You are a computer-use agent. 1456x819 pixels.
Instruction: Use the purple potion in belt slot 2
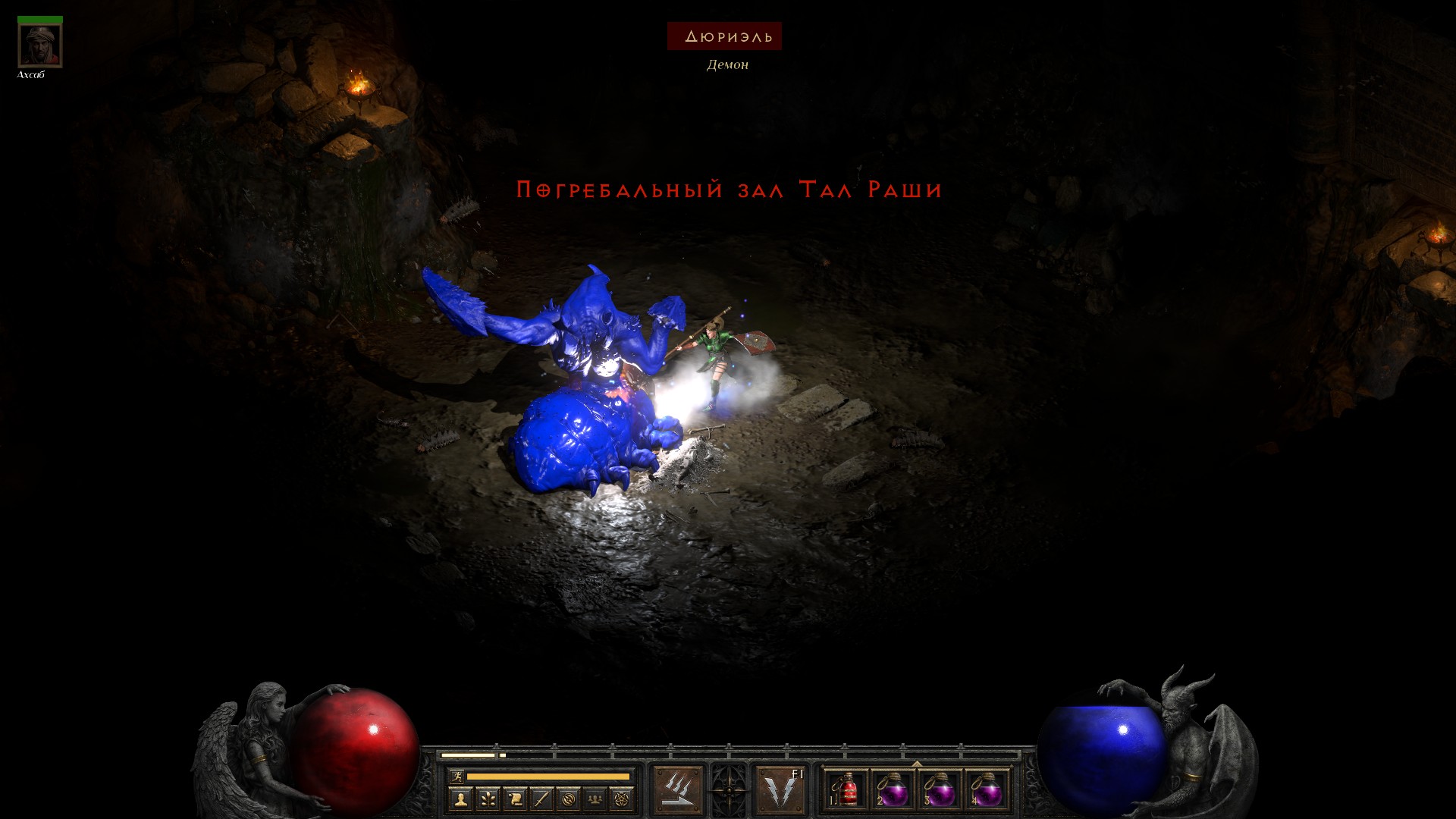click(x=893, y=790)
